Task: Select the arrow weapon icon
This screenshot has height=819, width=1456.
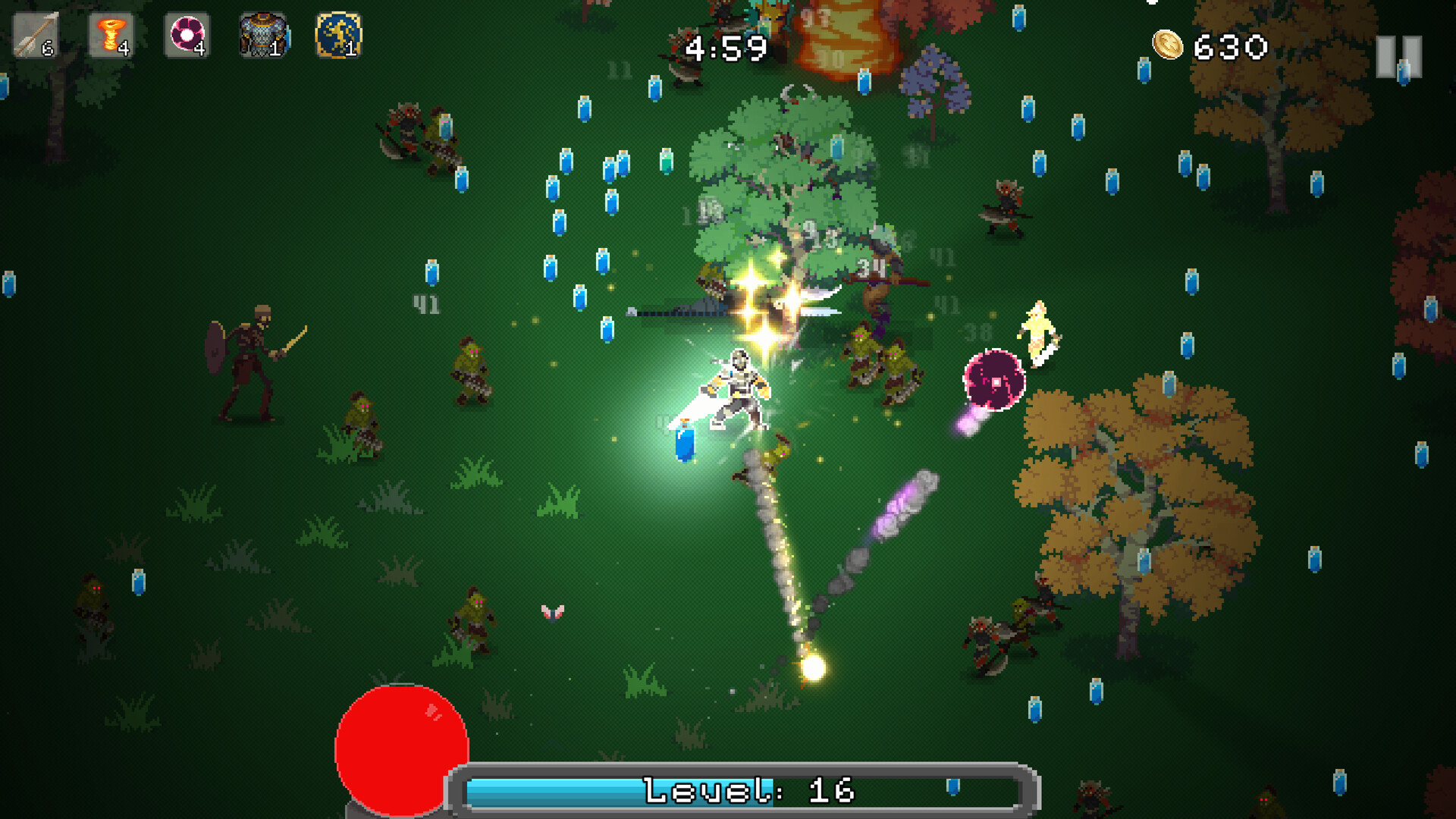Action: pyautogui.click(x=35, y=35)
